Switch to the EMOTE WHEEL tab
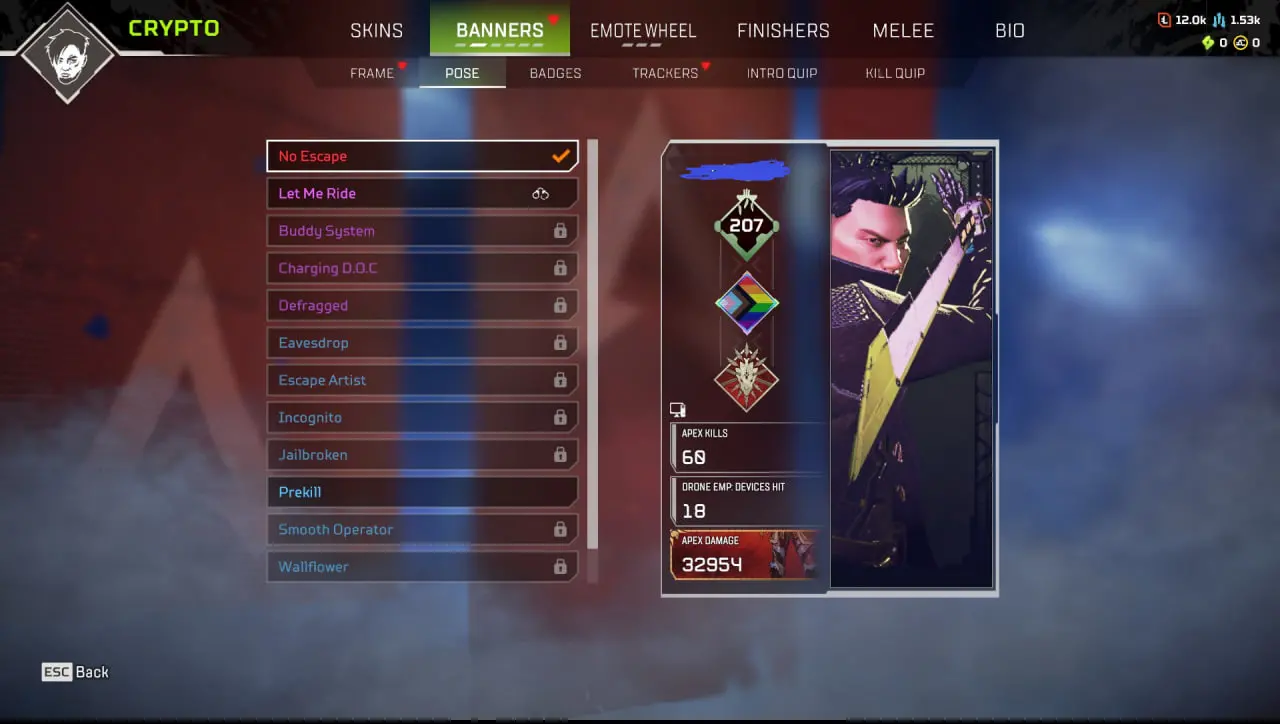This screenshot has width=1280, height=724. point(643,30)
